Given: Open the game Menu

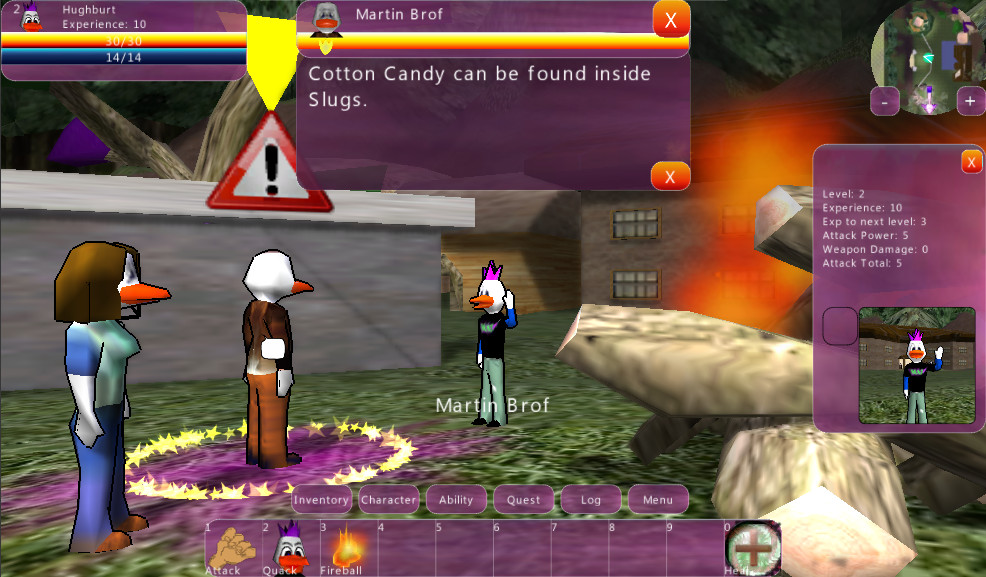Looking at the screenshot, I should click(x=658, y=499).
